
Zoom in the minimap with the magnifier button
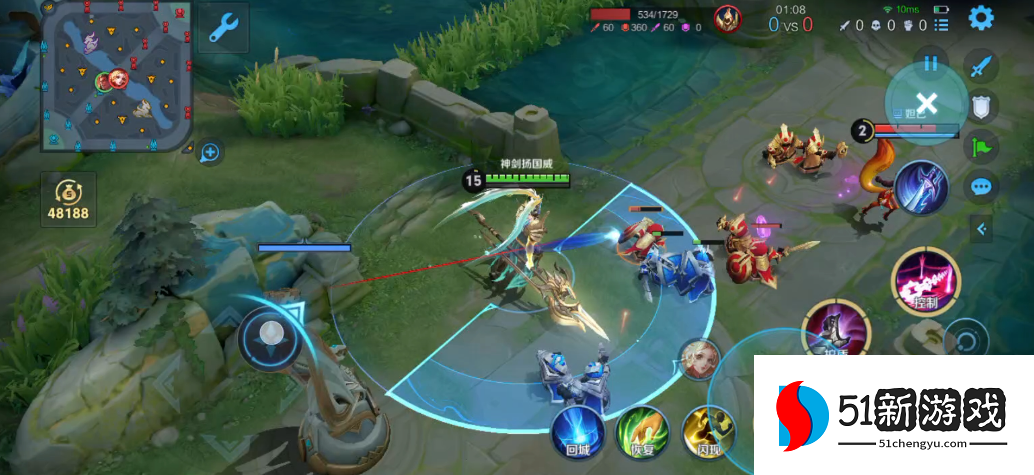210,153
